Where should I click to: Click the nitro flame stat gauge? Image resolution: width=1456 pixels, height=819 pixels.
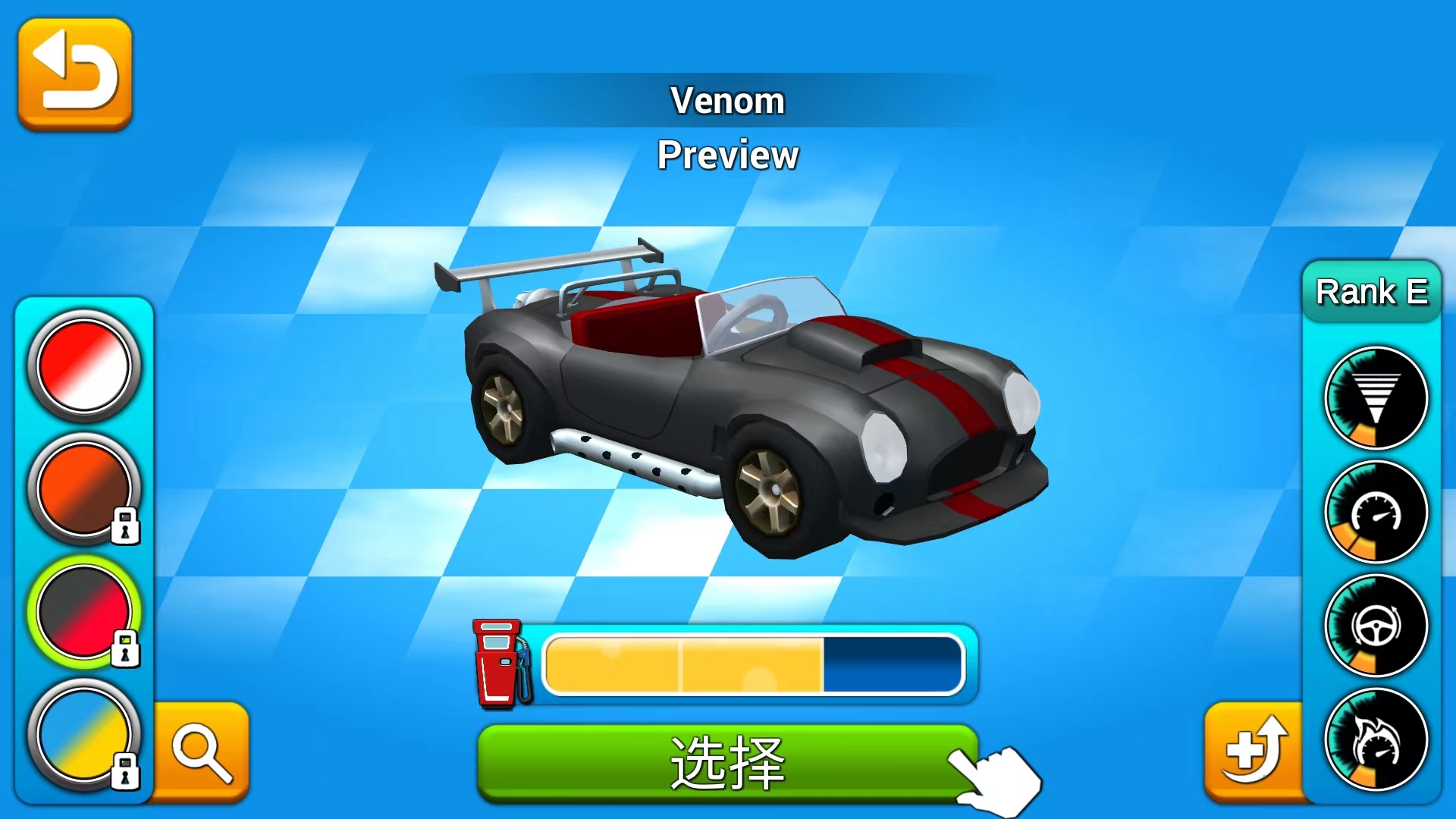pyautogui.click(x=1376, y=738)
